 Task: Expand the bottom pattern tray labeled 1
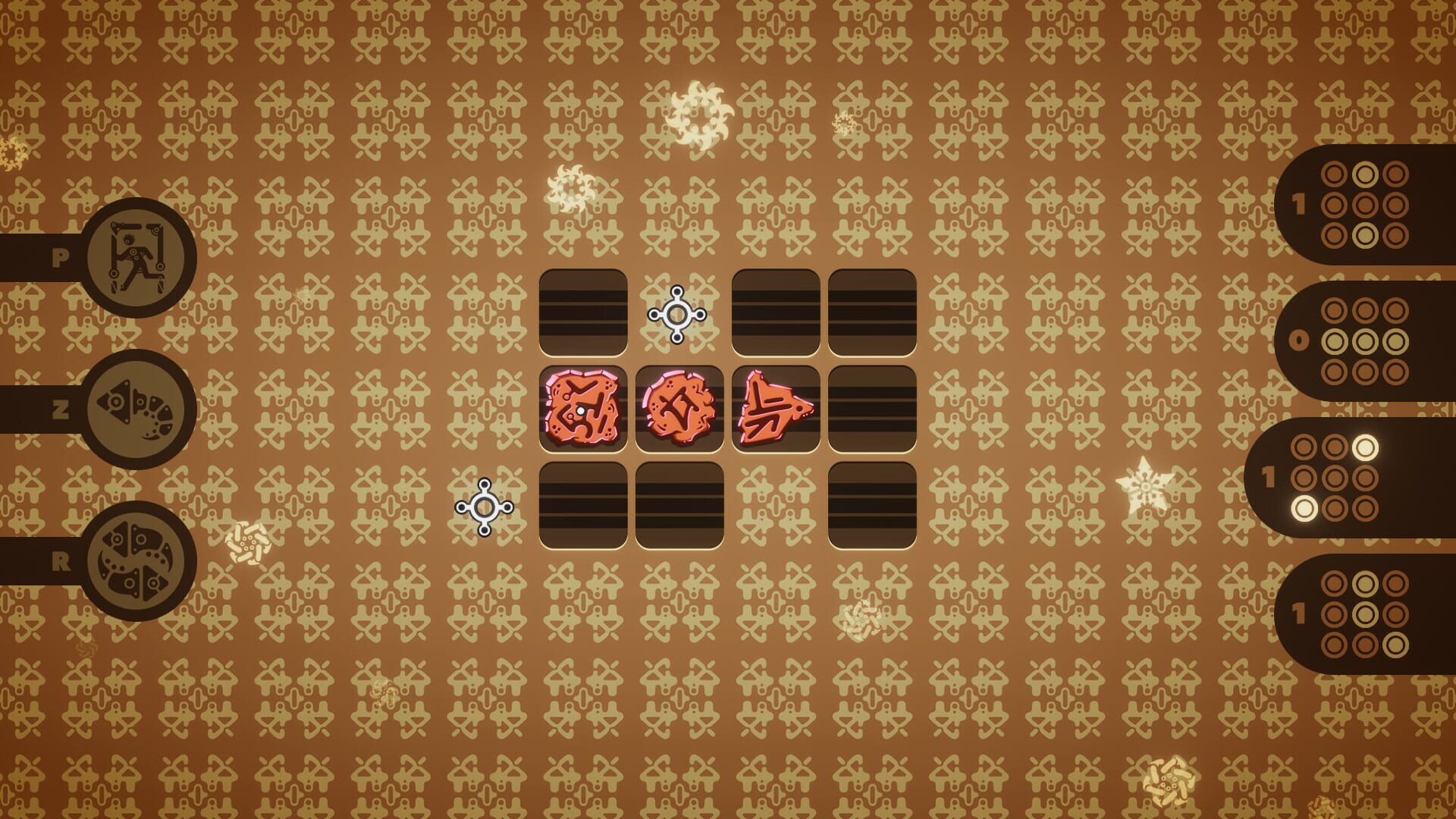1298,612
